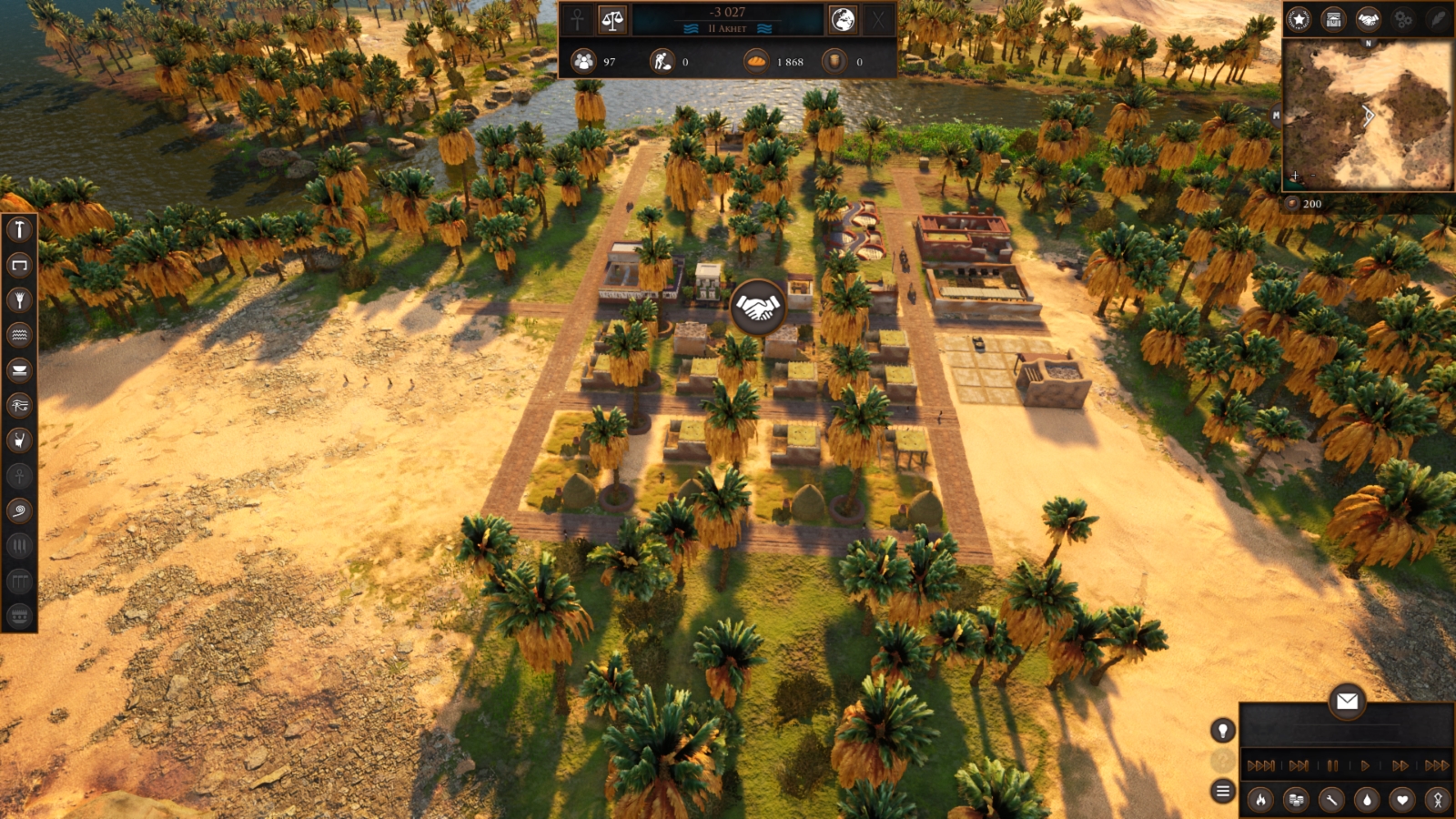This screenshot has height=819, width=1456.
Task: Toggle the heart health overlay
Action: tap(1402, 800)
